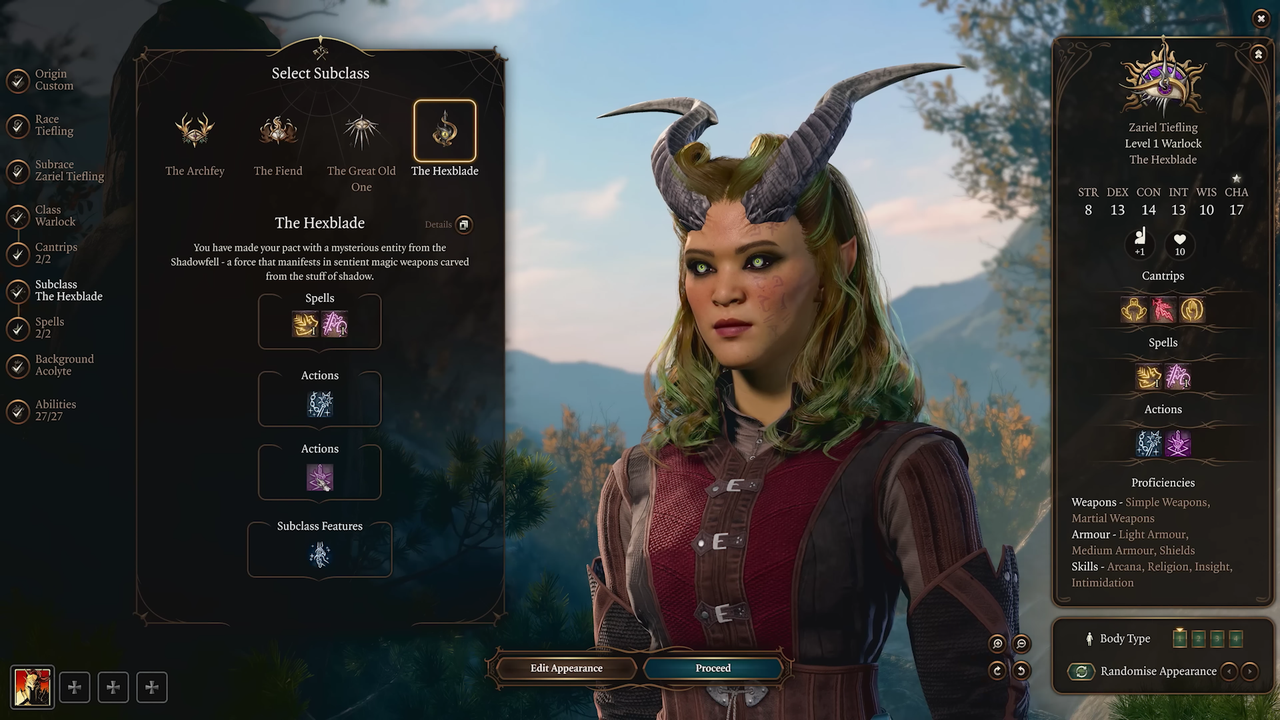Open the Hexblade Details expander
Viewport: 1280px width, 720px height.
tap(462, 224)
